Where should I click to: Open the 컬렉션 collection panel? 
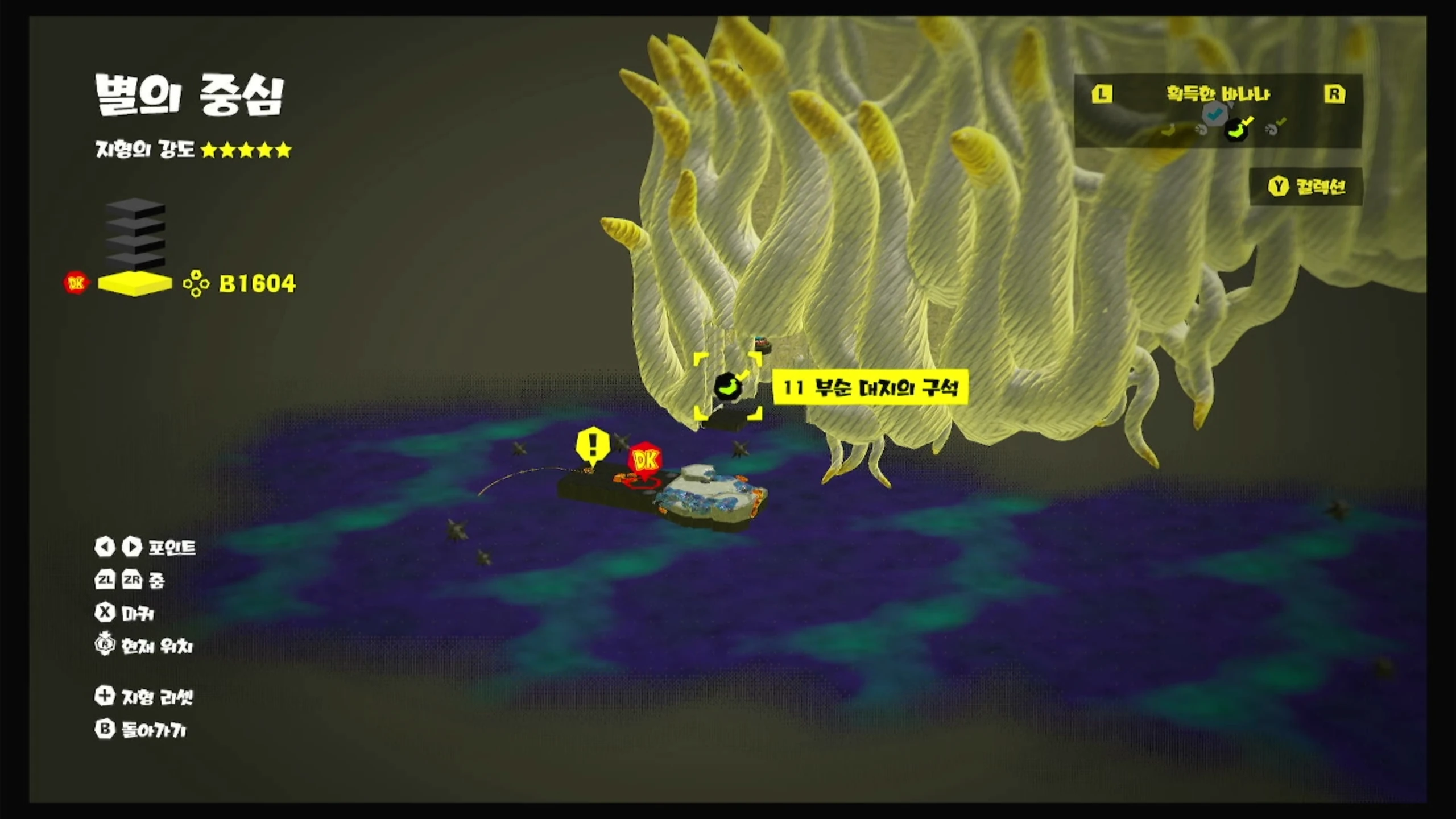tap(1306, 187)
